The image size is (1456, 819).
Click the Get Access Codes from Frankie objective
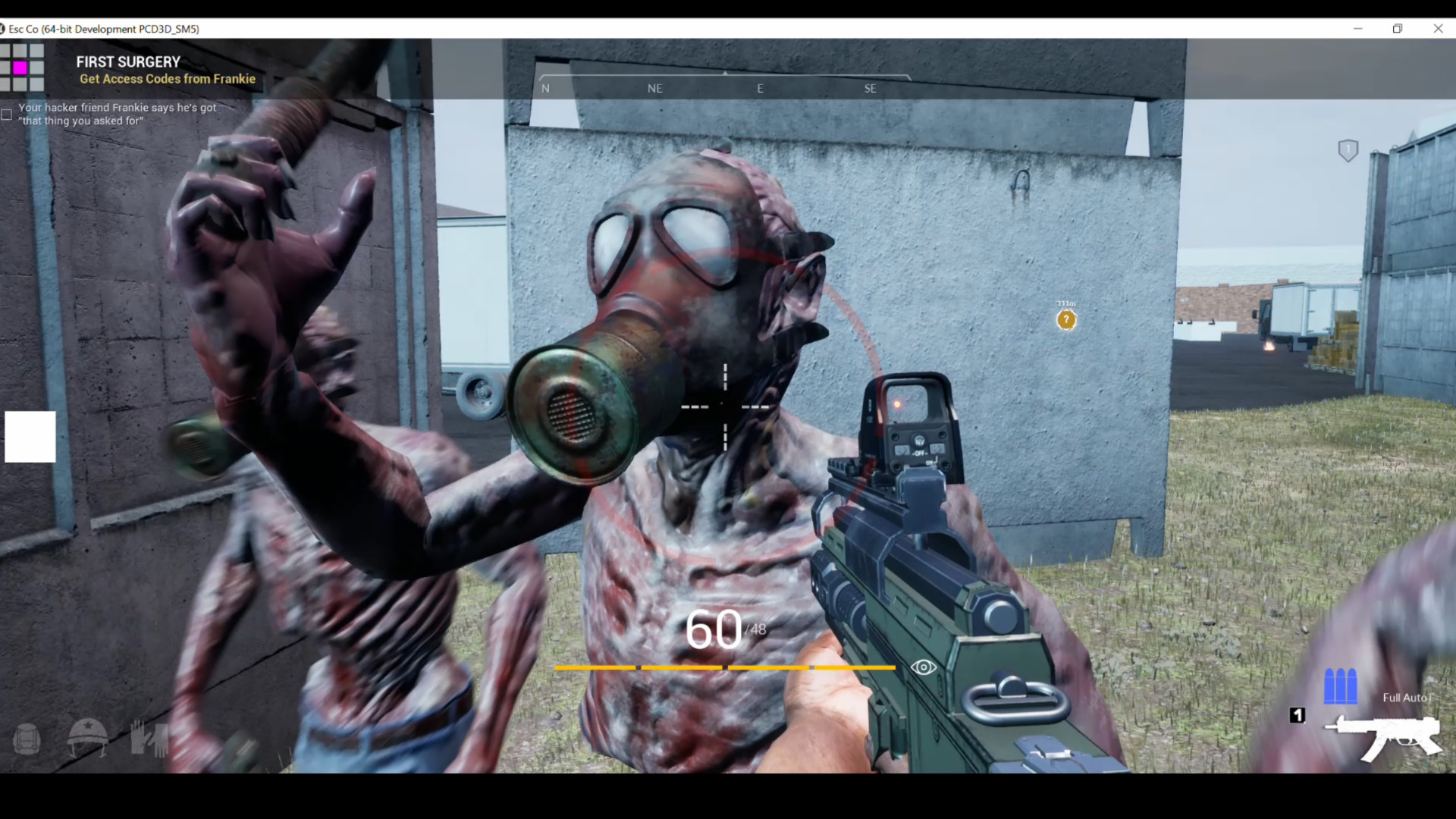(x=167, y=79)
